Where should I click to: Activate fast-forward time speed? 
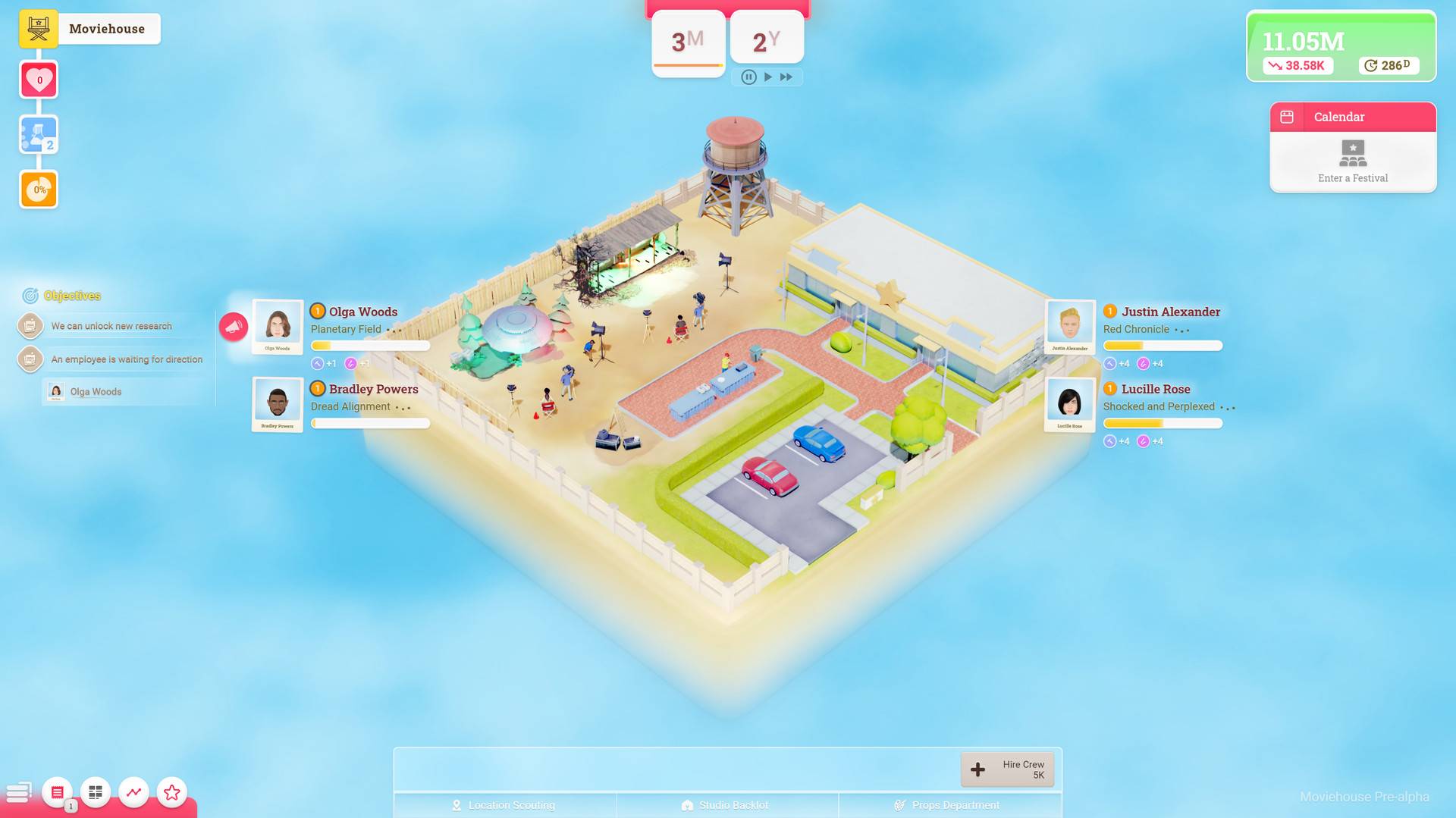click(786, 77)
